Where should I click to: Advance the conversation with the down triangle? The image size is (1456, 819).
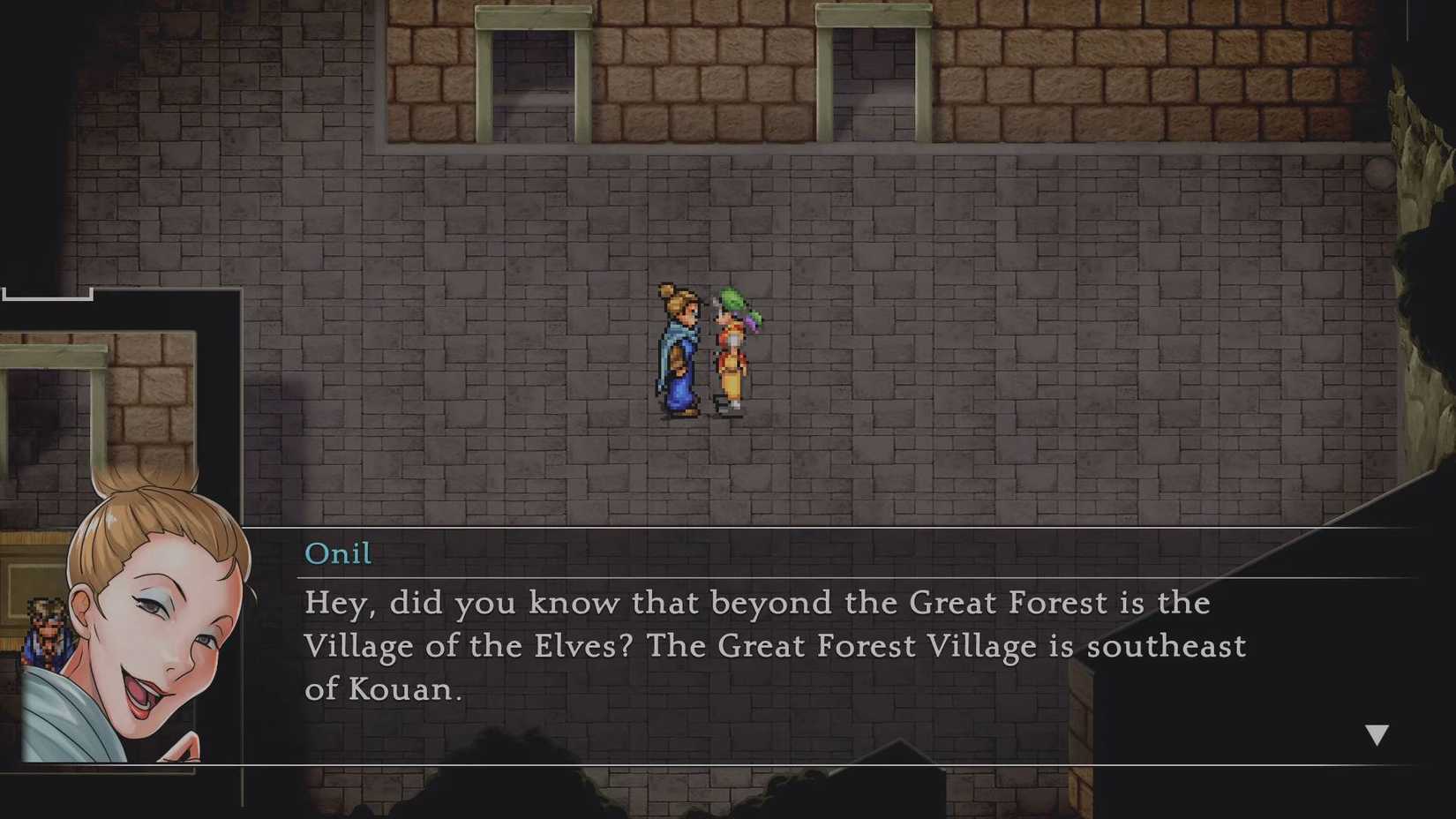point(1377,732)
